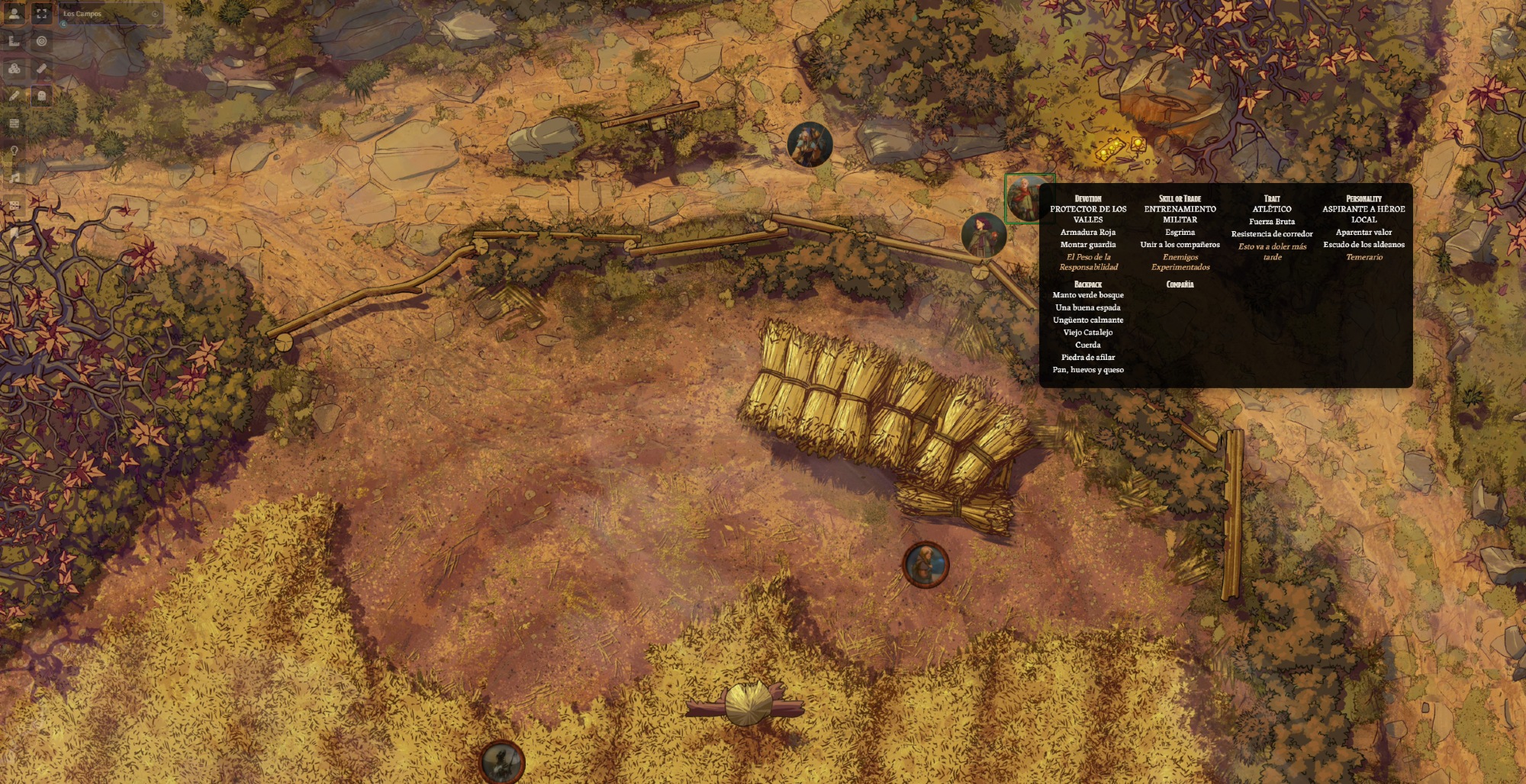Activate the bullseye target tool

pos(42,42)
